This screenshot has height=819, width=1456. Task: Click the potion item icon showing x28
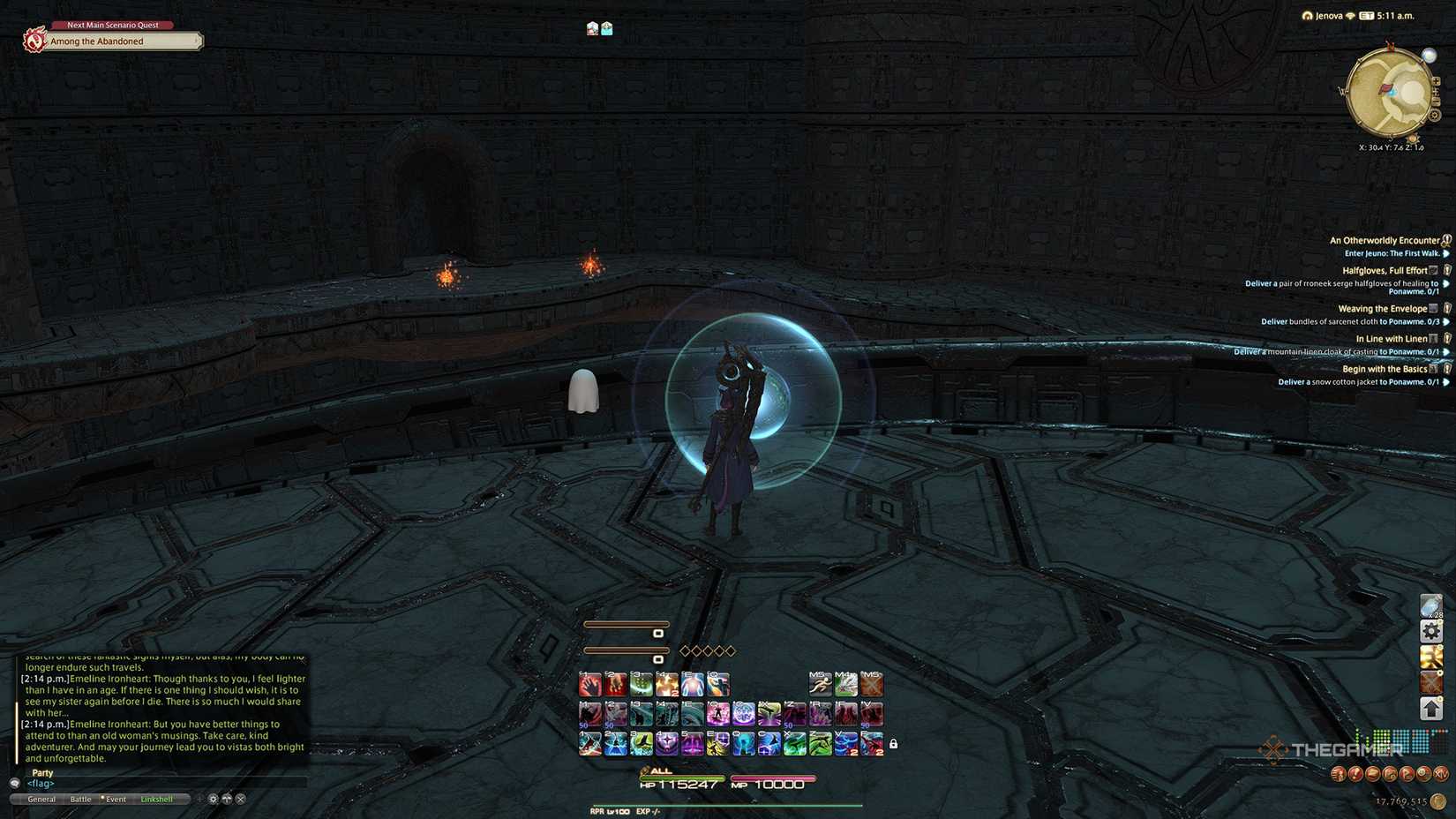[x=1431, y=605]
